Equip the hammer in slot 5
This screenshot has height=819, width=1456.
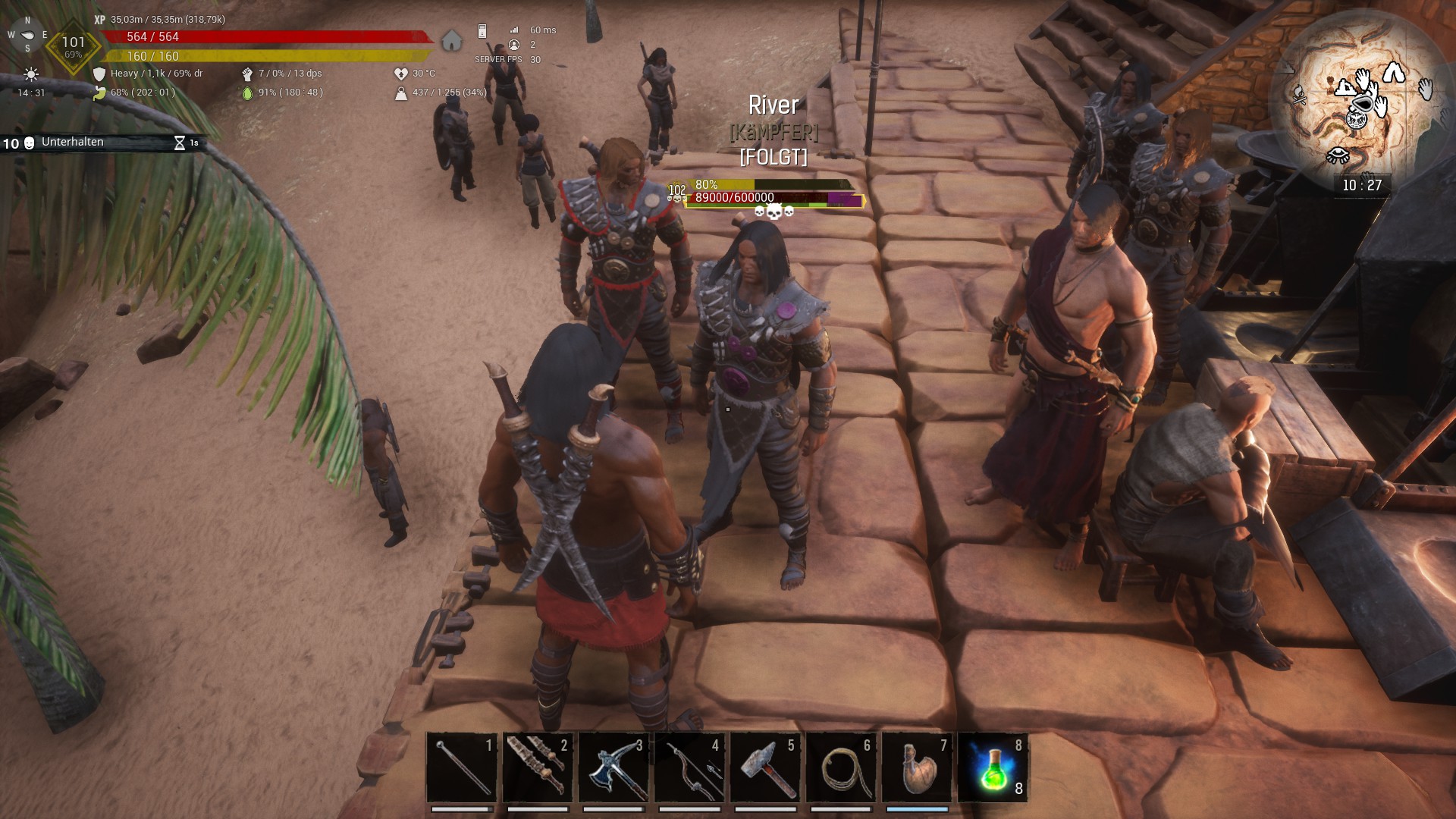[x=764, y=767]
